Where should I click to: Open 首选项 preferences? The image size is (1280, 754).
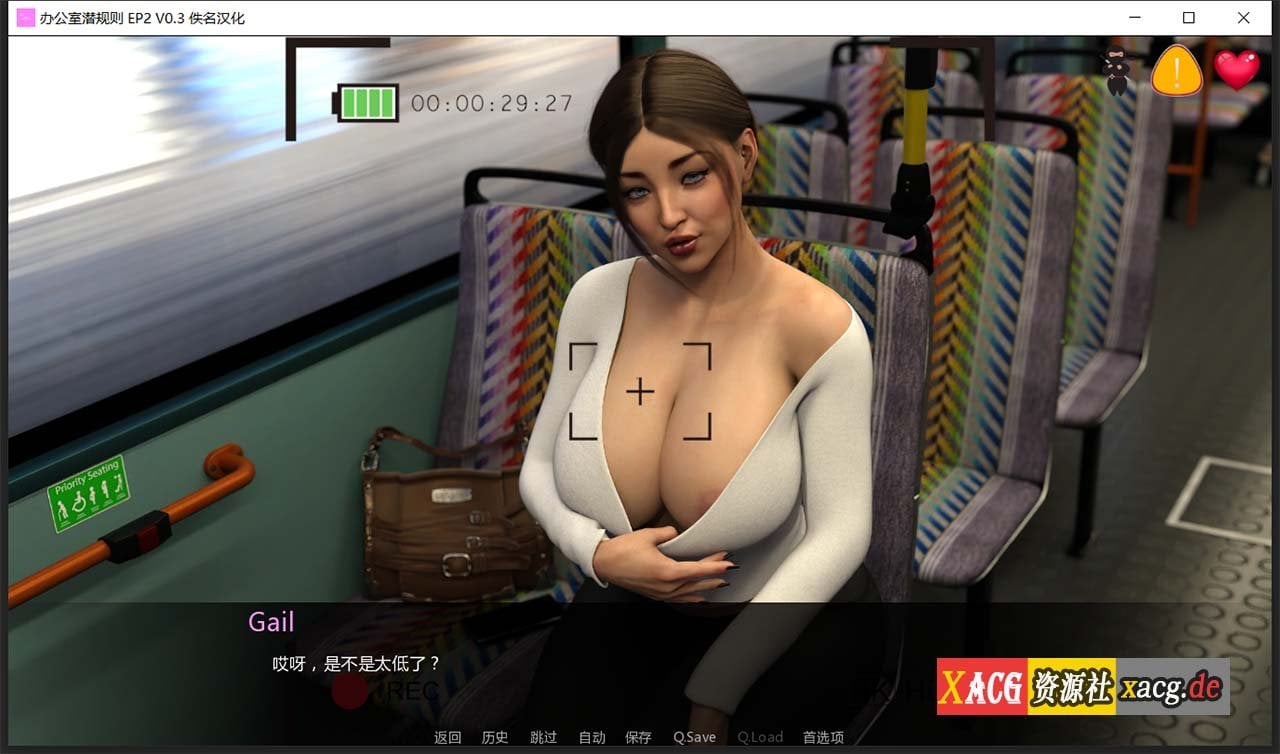tap(823, 737)
